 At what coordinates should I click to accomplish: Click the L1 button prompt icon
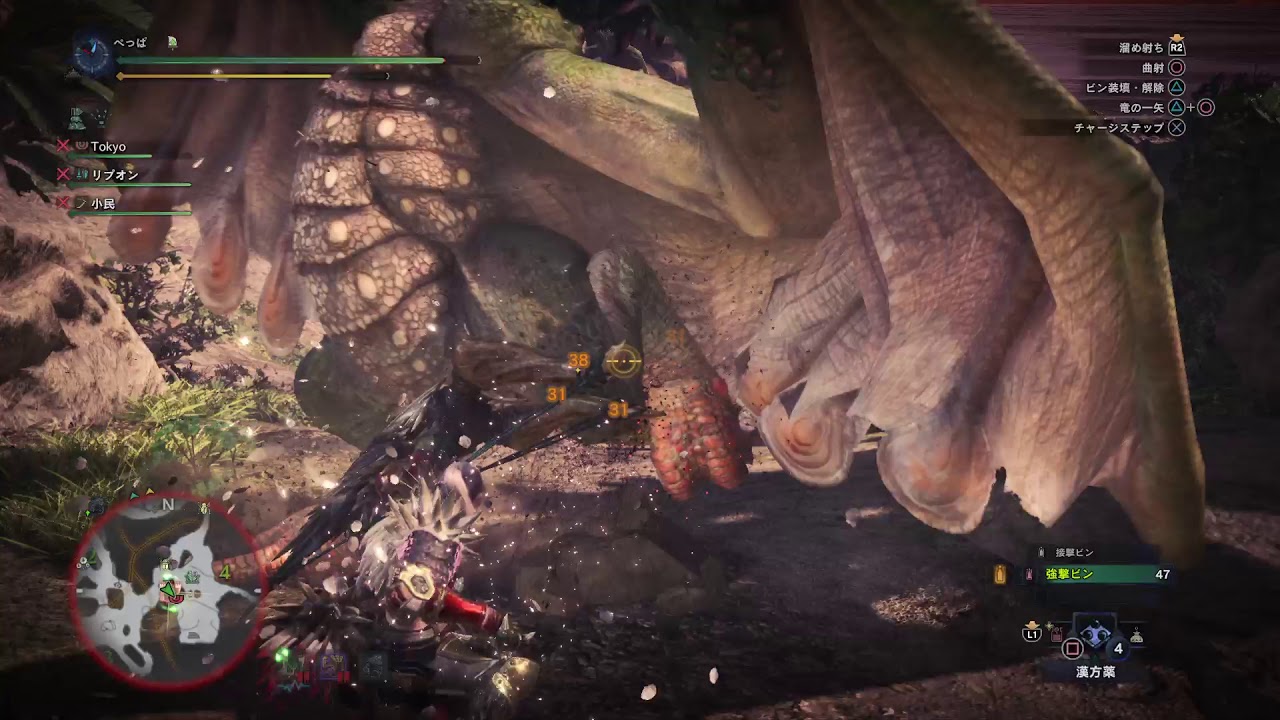(1031, 634)
